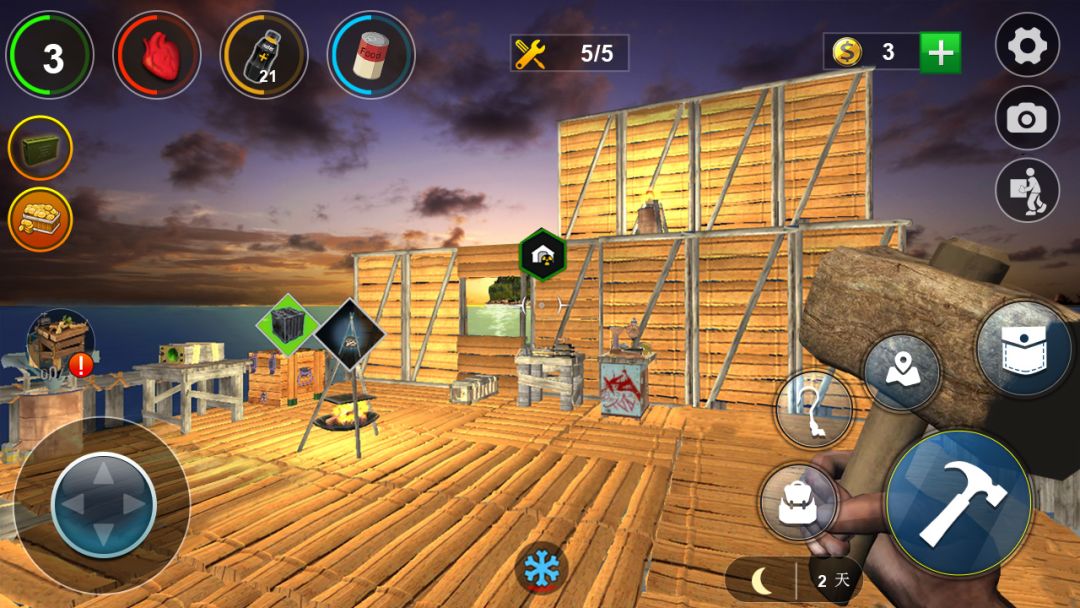Image resolution: width=1080 pixels, height=608 pixels.
Task: Tap the character carrying box icon
Action: pos(1027,191)
